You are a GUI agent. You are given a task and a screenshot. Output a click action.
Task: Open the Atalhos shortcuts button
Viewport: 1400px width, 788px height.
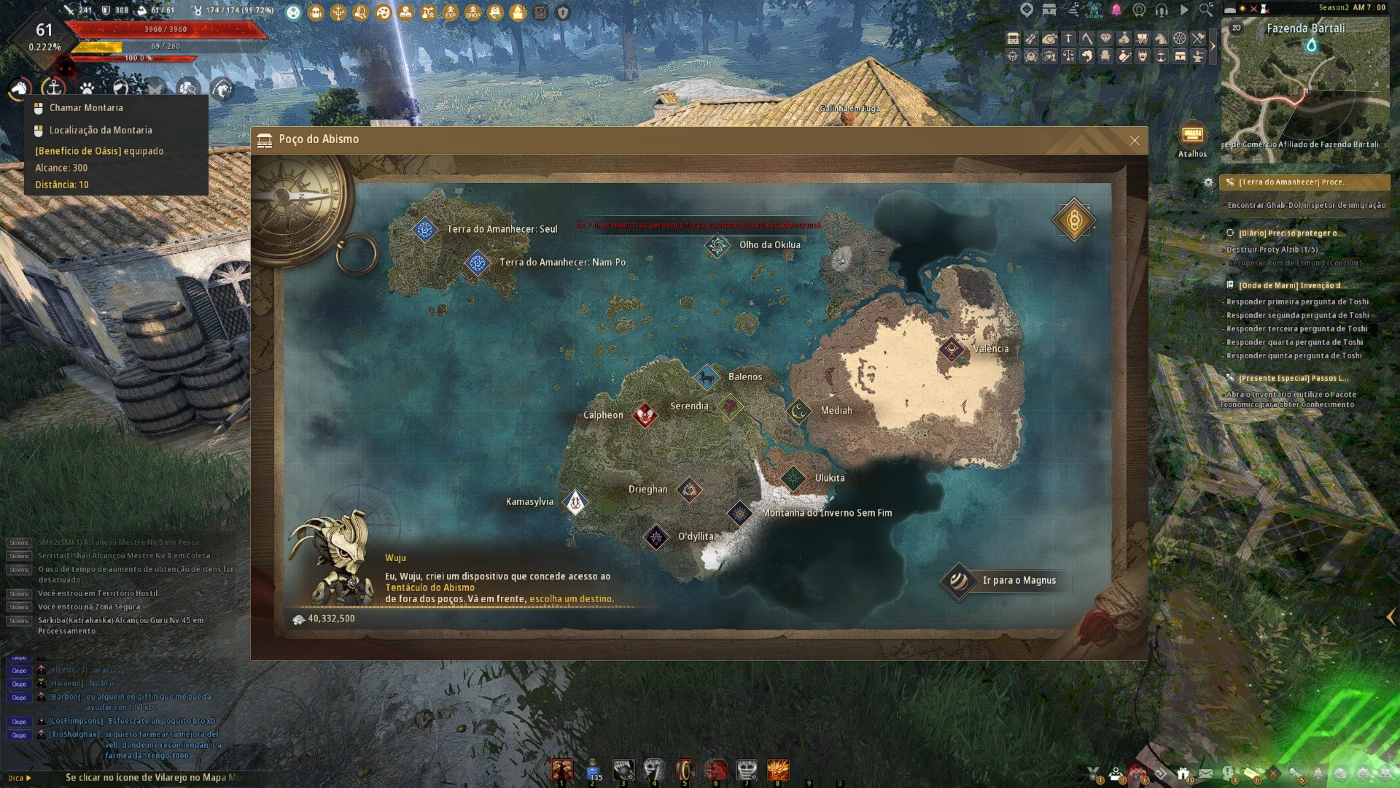[x=1192, y=137]
